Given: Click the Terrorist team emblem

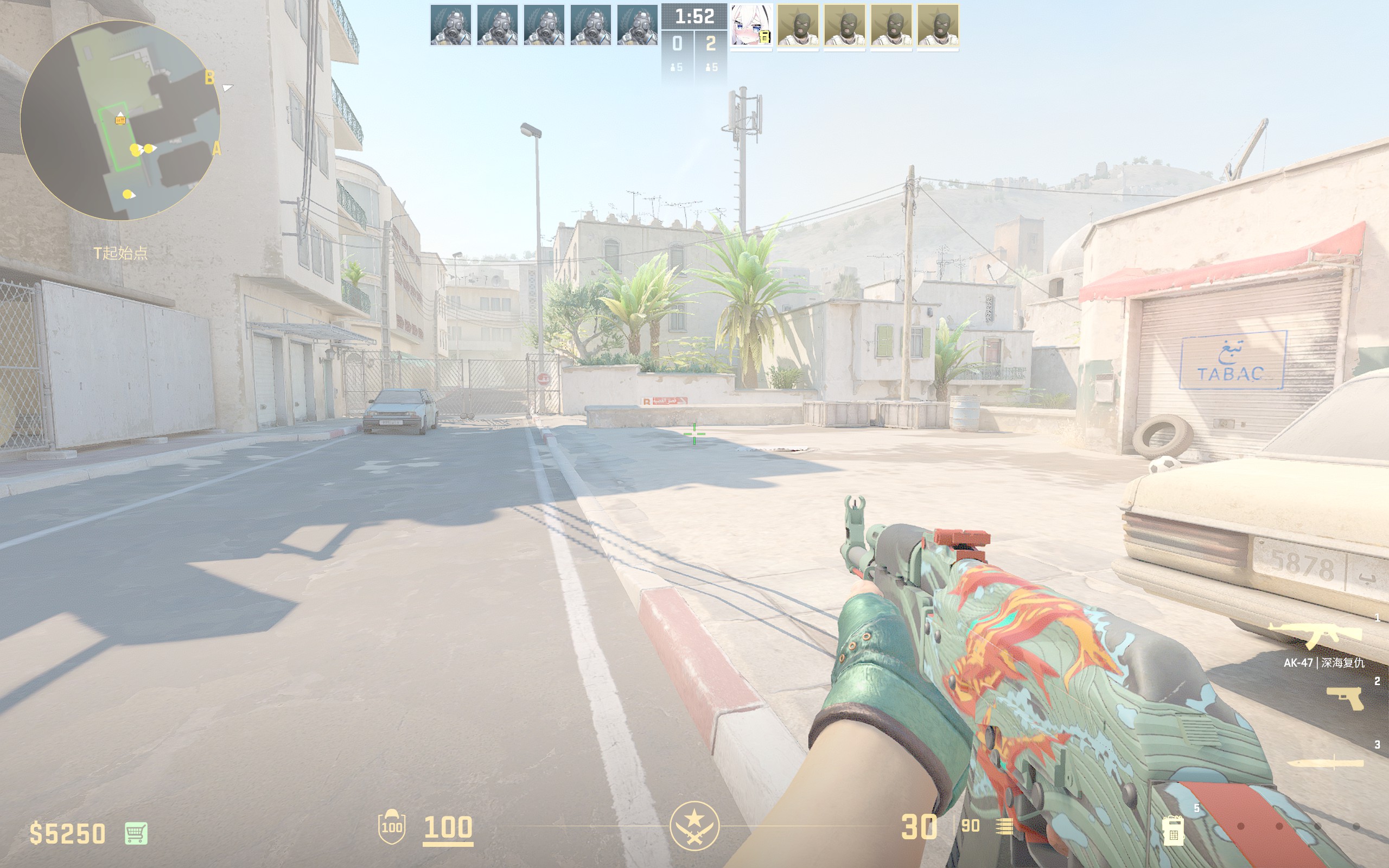Looking at the screenshot, I should tap(694, 826).
